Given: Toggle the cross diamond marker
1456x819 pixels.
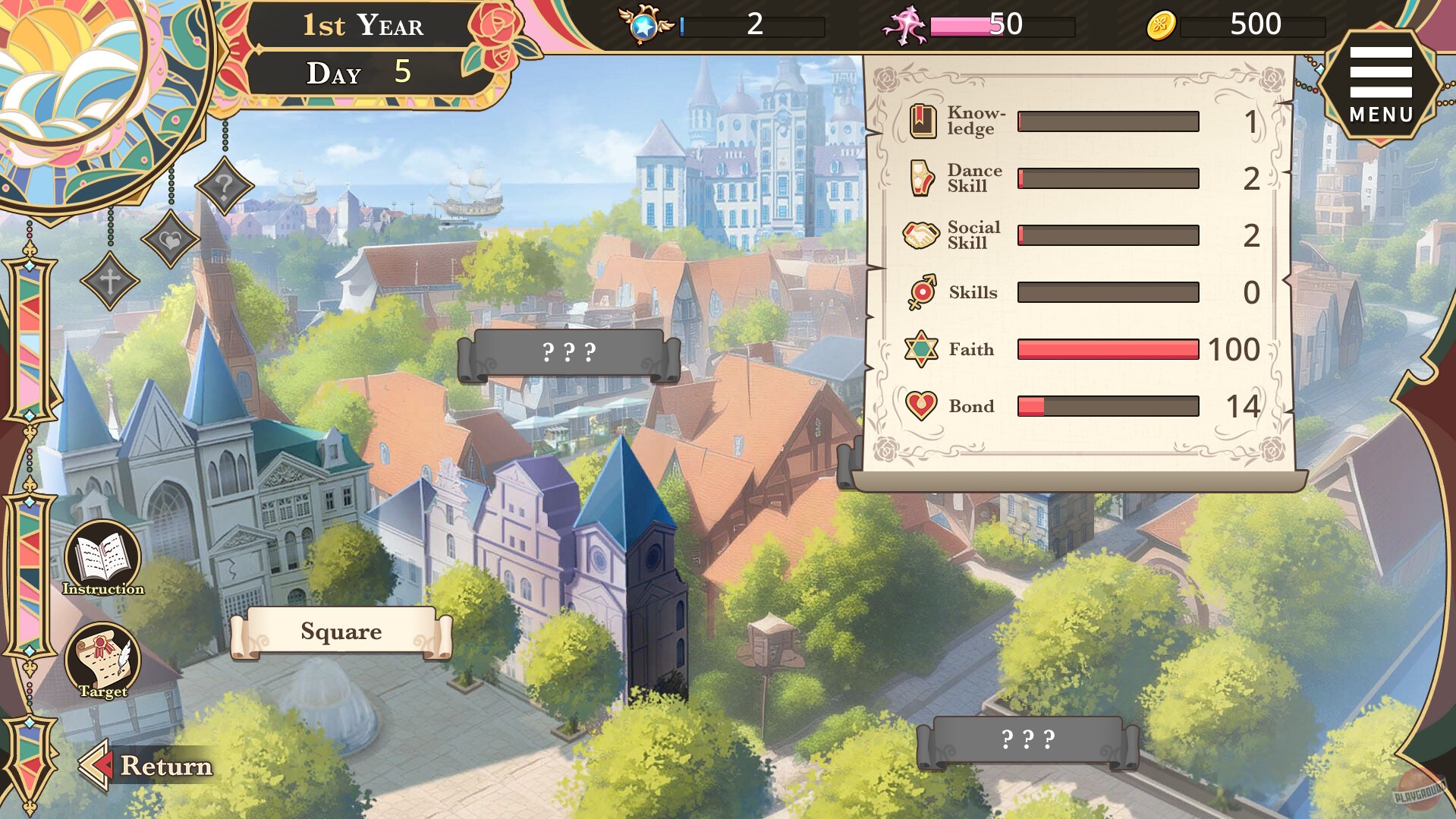Looking at the screenshot, I should pyautogui.click(x=109, y=283).
